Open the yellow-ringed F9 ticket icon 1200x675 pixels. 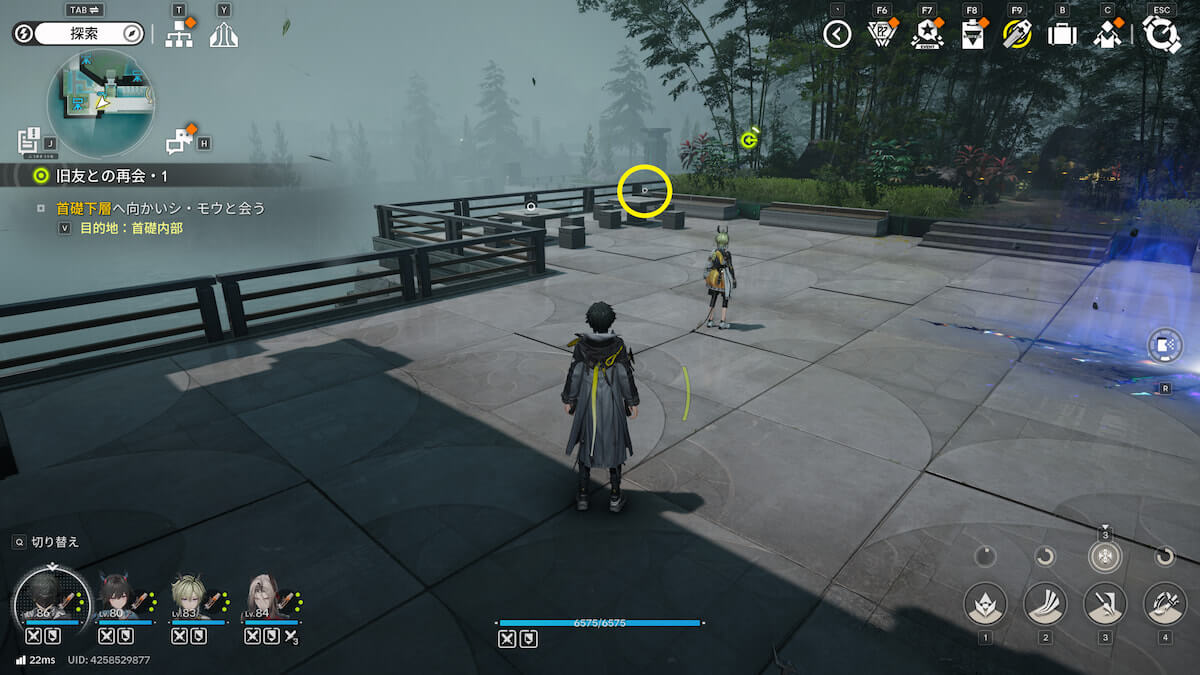(x=1017, y=34)
